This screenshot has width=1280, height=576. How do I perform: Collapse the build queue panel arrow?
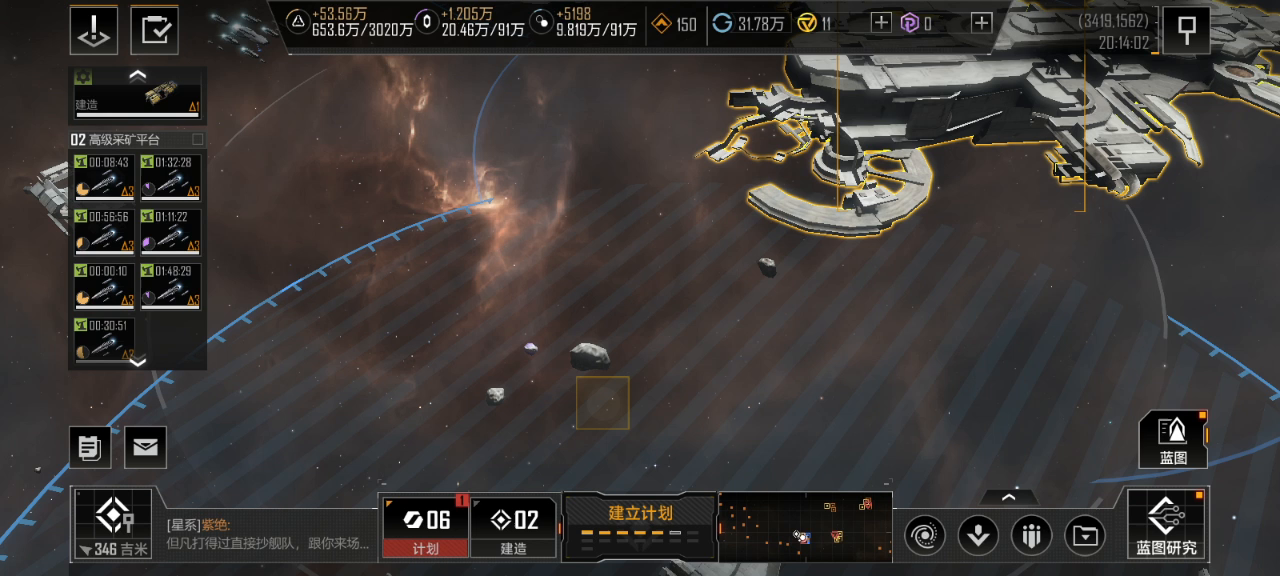pyautogui.click(x=138, y=75)
